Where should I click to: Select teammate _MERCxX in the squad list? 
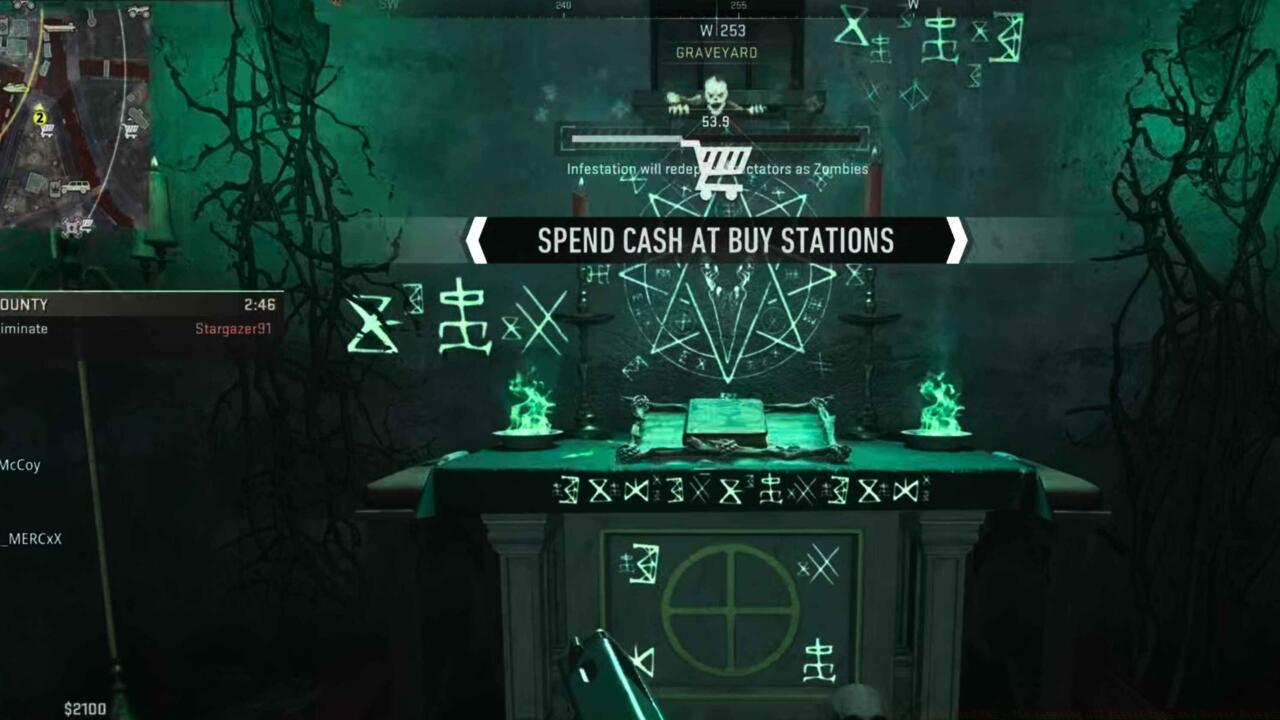(30, 540)
